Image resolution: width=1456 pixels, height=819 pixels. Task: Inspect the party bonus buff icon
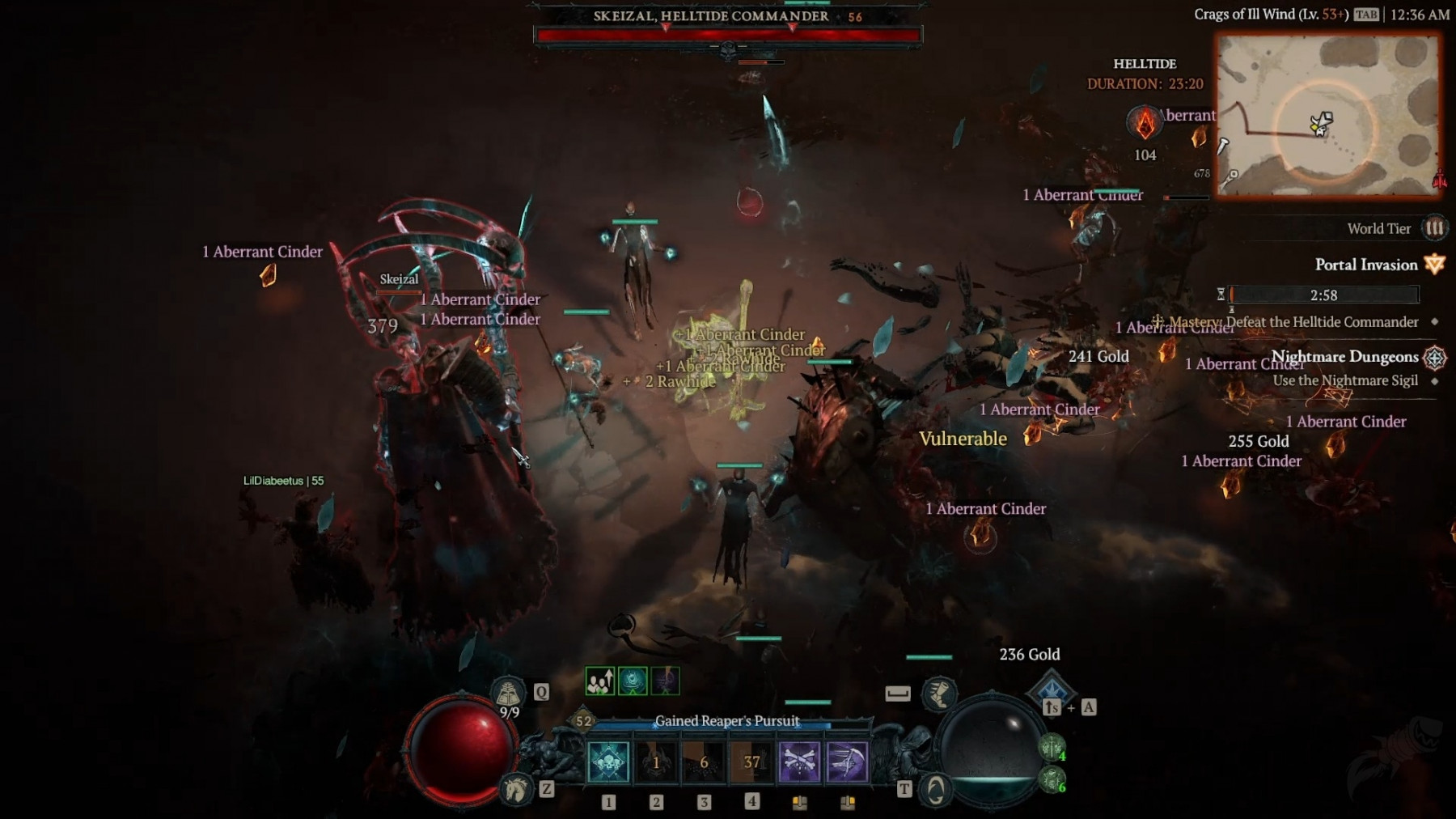pyautogui.click(x=600, y=681)
